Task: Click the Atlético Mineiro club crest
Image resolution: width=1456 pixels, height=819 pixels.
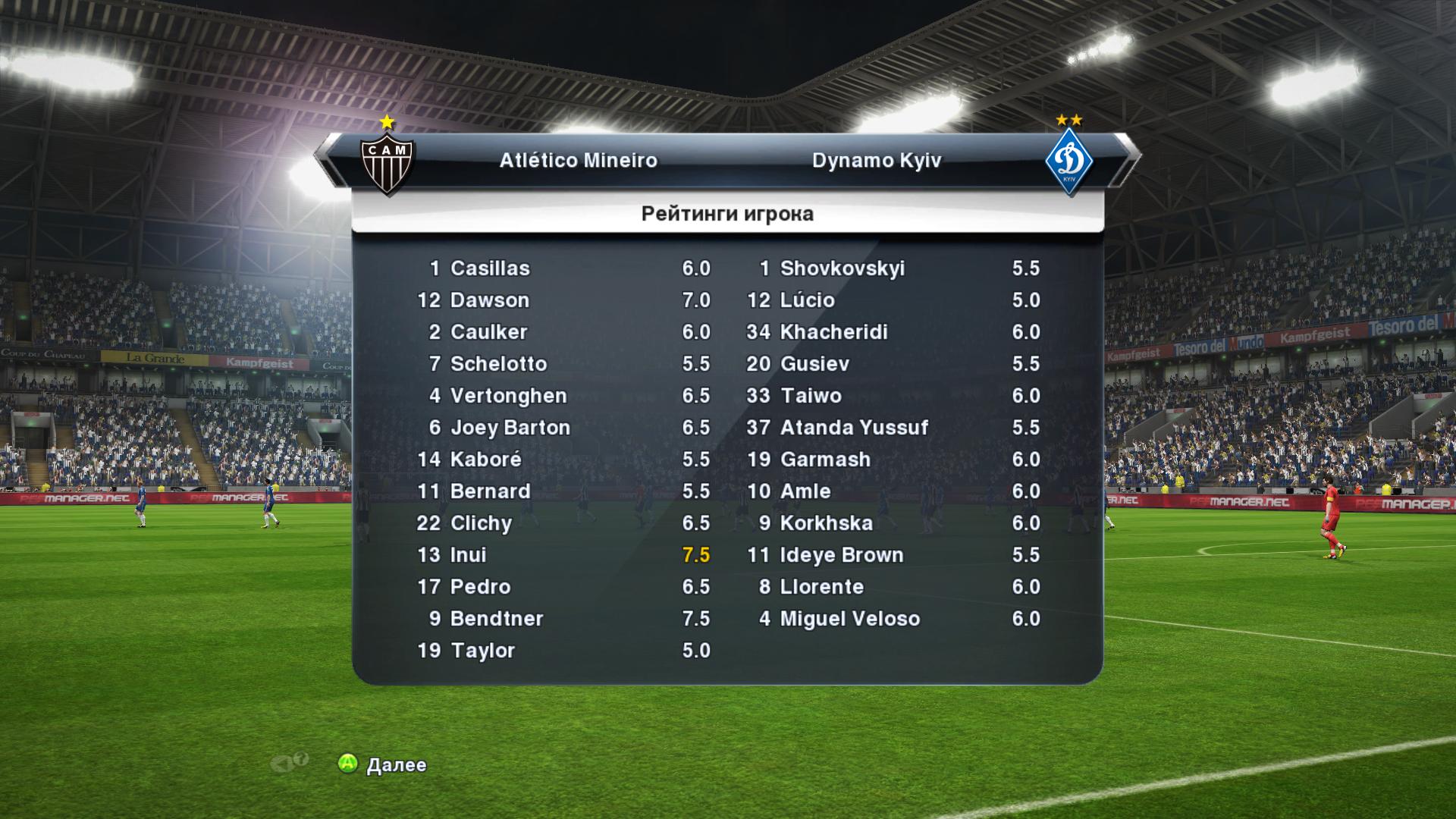Action: coord(387,161)
